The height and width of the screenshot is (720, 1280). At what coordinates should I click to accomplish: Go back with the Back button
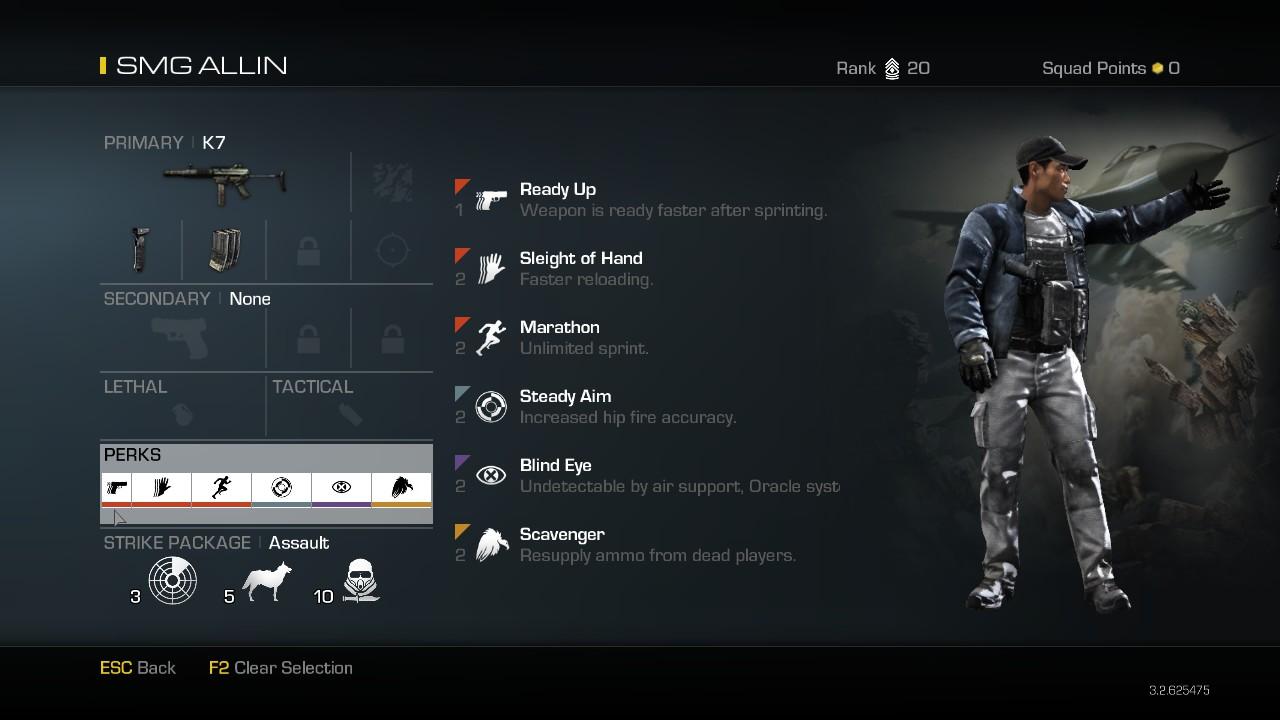138,668
